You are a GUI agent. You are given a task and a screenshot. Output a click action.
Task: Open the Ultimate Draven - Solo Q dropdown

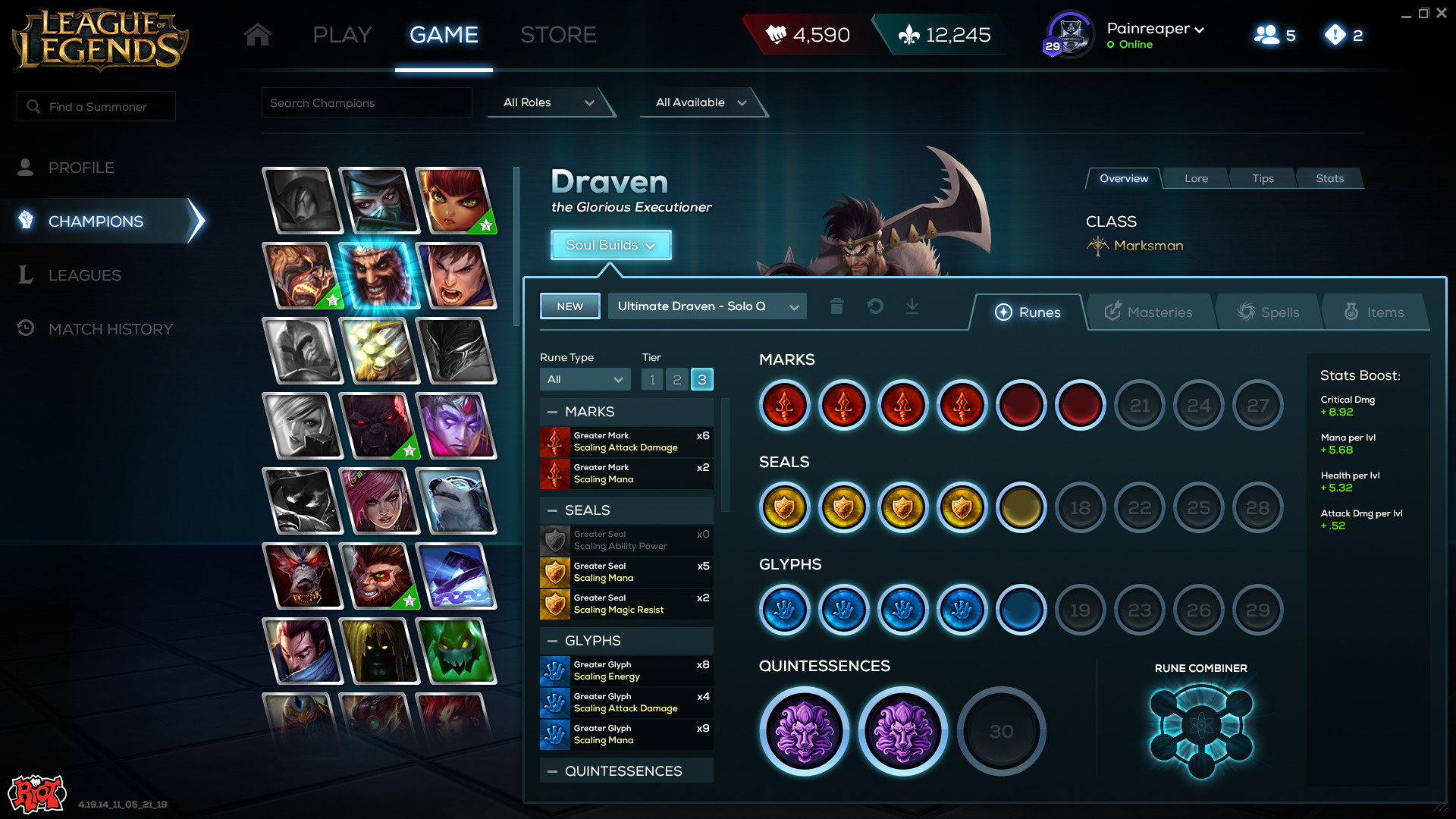(708, 306)
